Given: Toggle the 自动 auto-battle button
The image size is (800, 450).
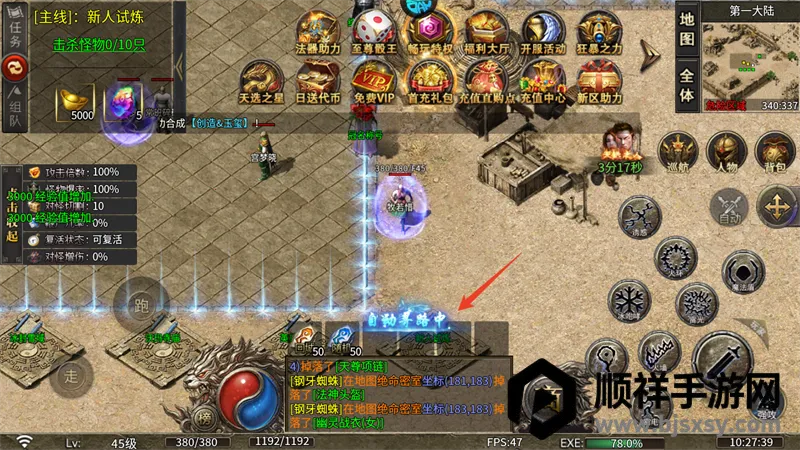Looking at the screenshot, I should [x=728, y=208].
